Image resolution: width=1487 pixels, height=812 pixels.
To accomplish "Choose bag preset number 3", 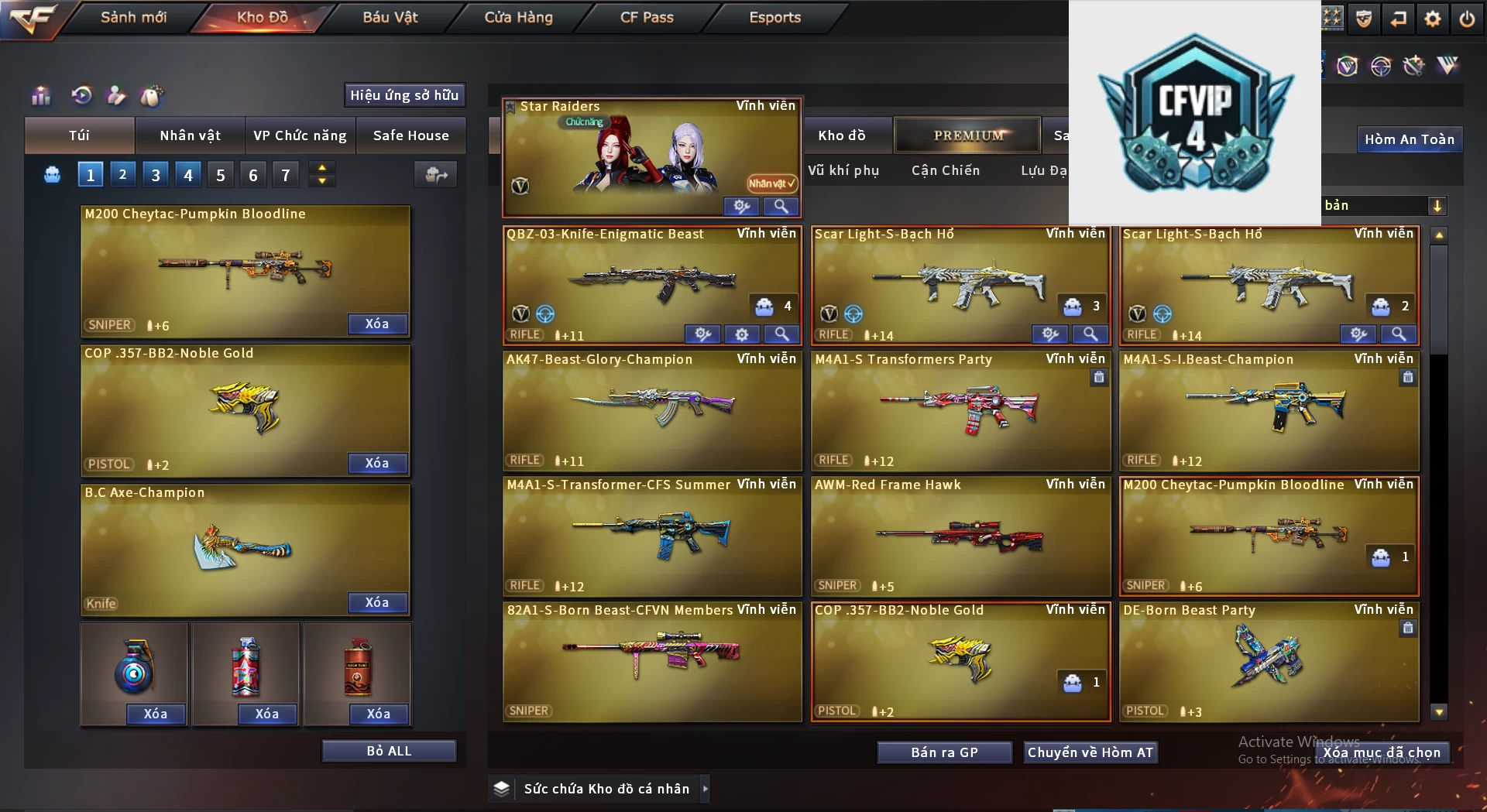I will (x=156, y=175).
